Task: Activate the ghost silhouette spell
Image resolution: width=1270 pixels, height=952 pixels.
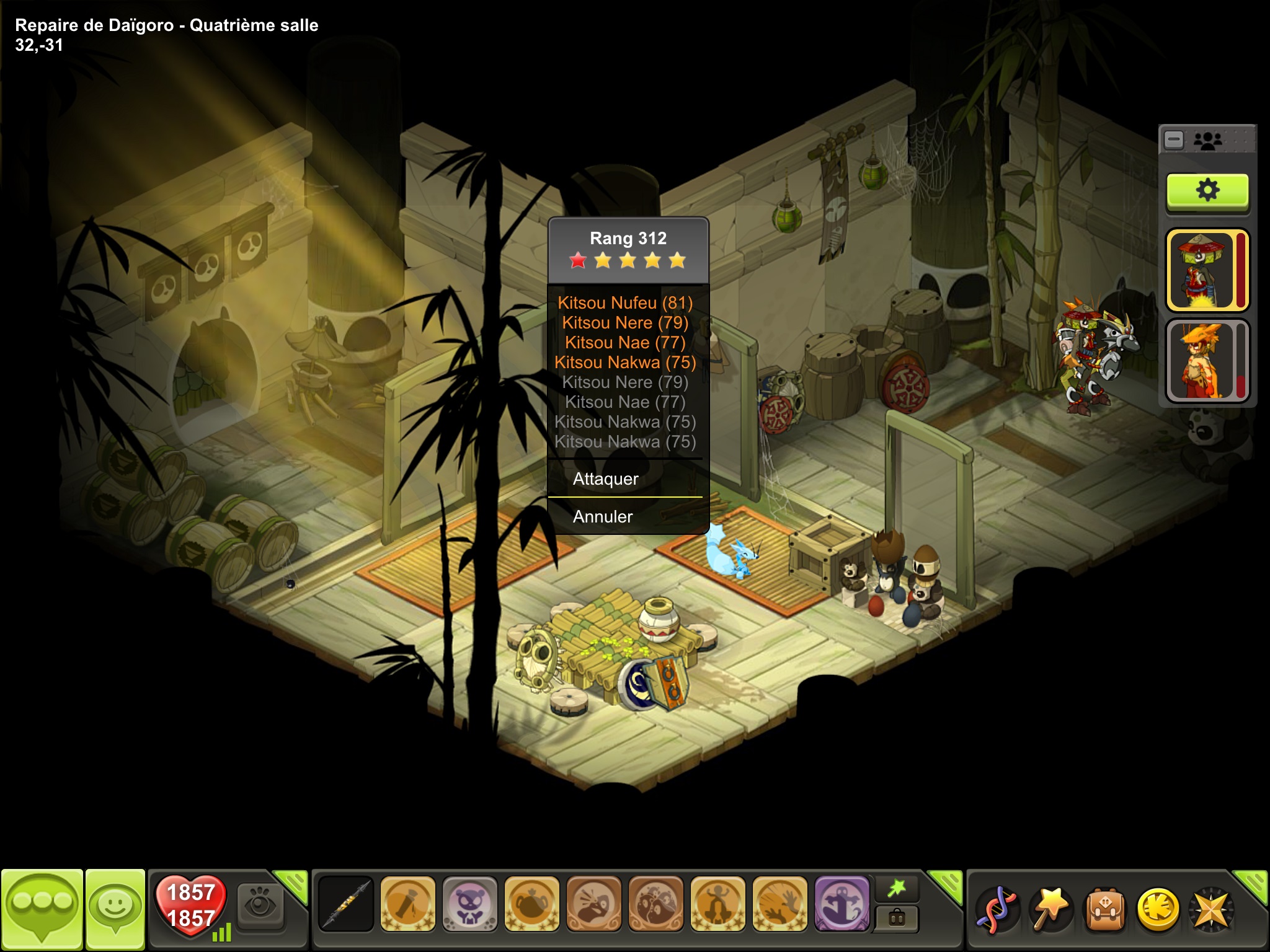Action: (x=841, y=904)
